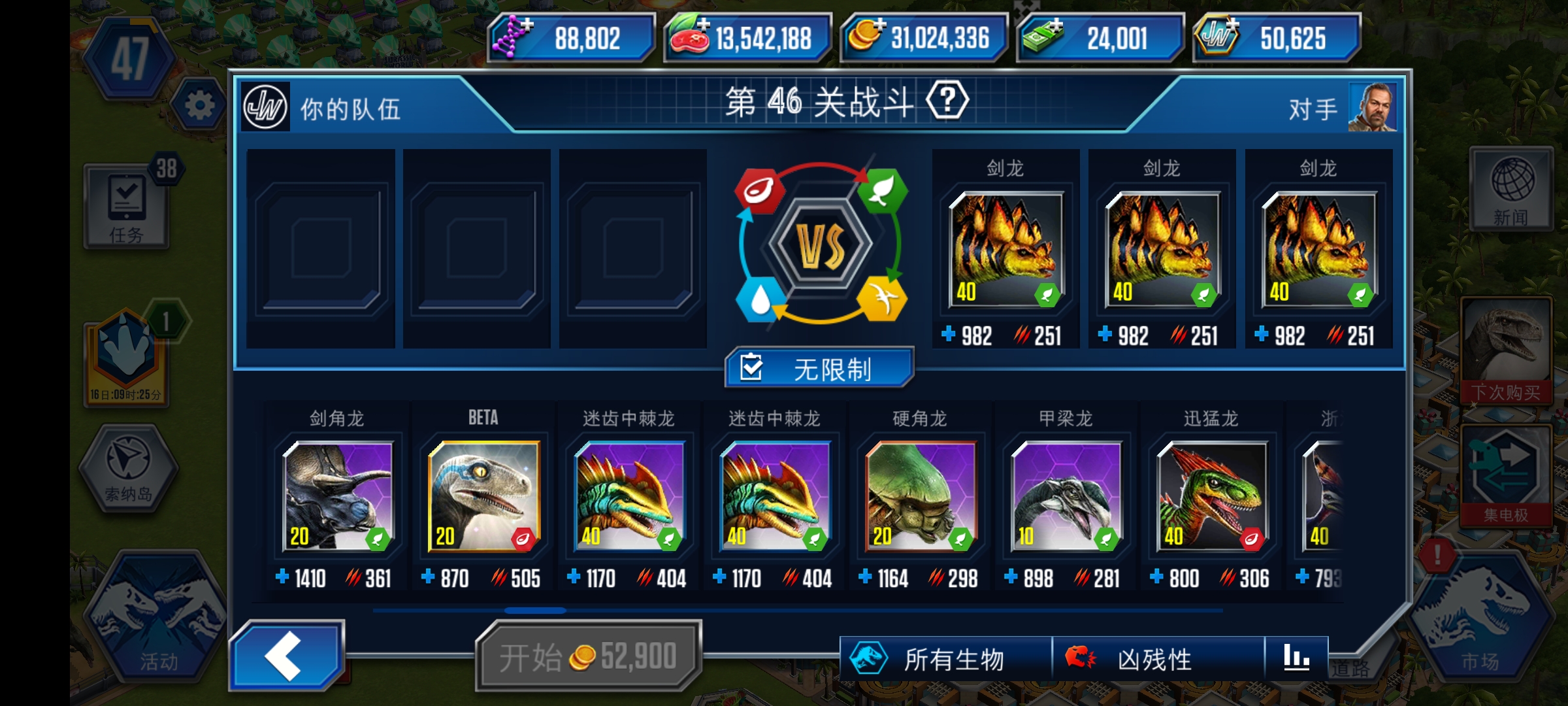Select the BETA raptor card
Image resolution: width=1568 pixels, height=706 pixels.
pyautogui.click(x=483, y=498)
